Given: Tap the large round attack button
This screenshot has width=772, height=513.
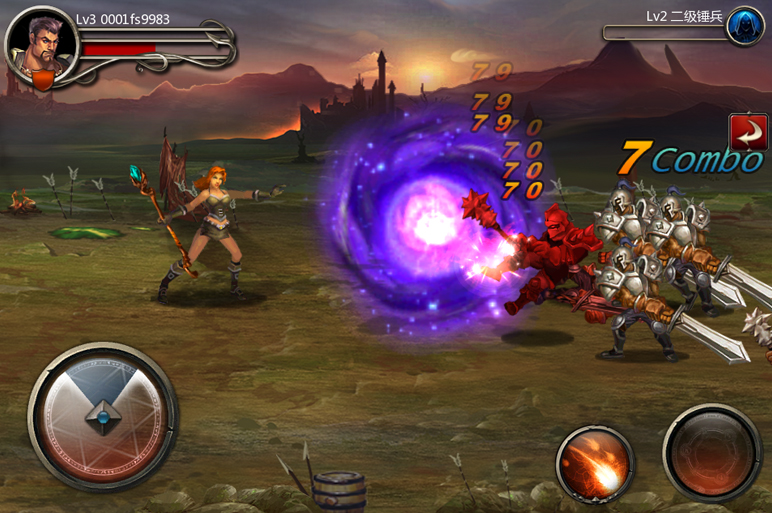Looking at the screenshot, I should 711,452.
